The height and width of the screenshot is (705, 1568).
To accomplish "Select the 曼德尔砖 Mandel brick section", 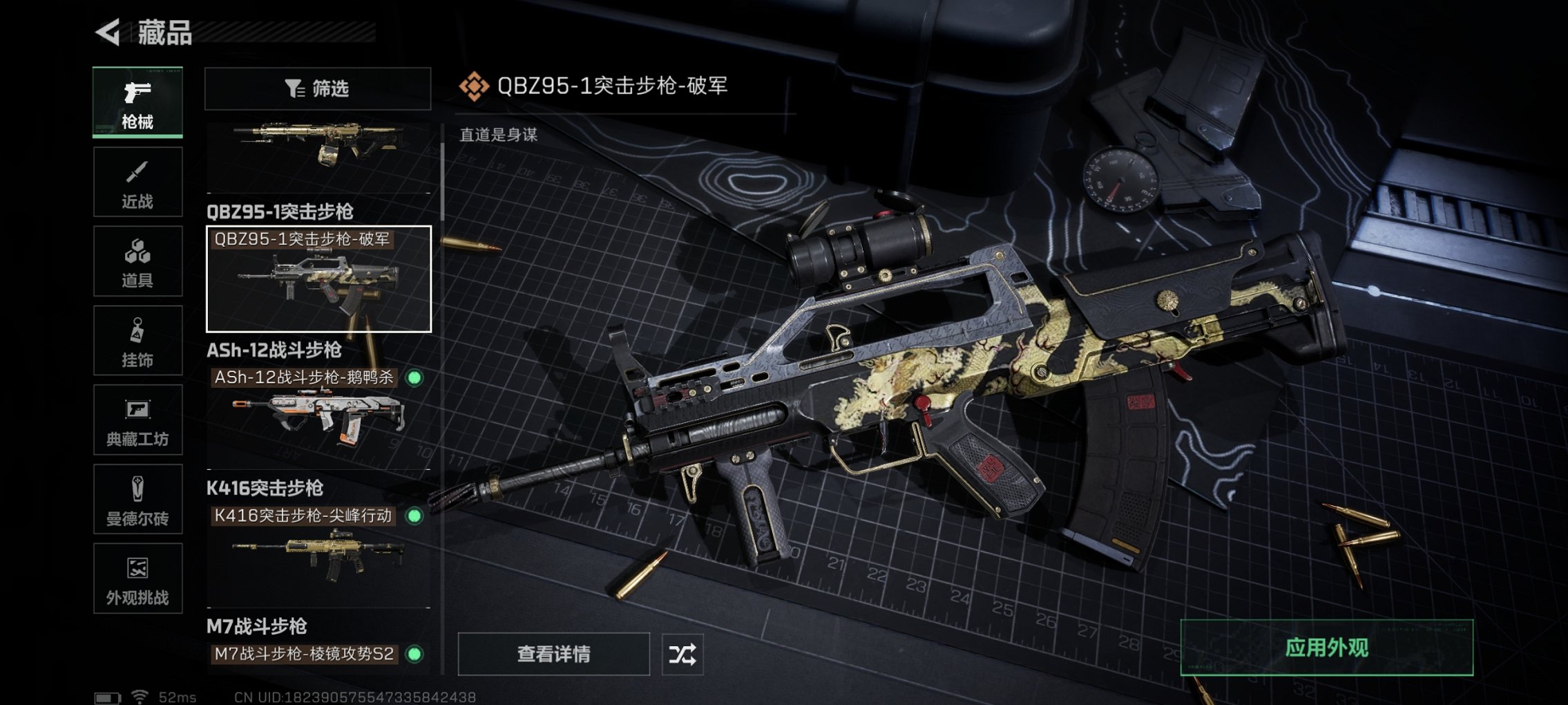I will (x=137, y=499).
